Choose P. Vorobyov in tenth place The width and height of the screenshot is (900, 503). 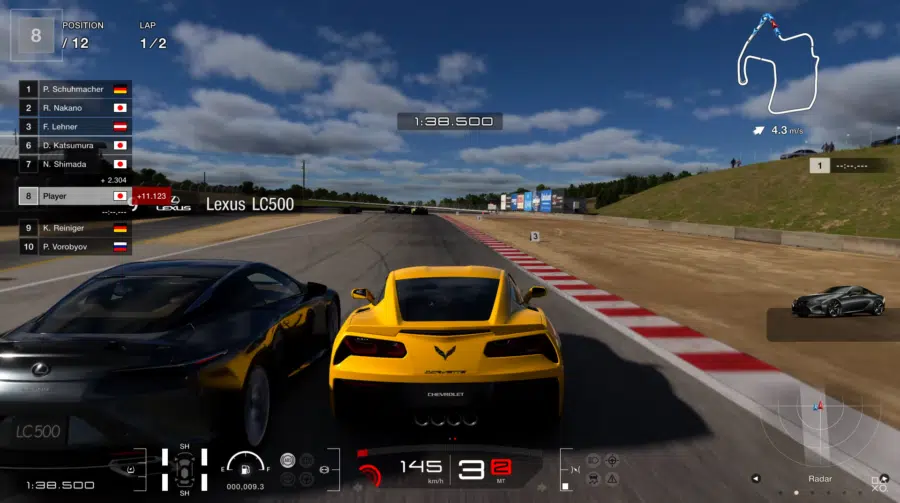click(75, 246)
